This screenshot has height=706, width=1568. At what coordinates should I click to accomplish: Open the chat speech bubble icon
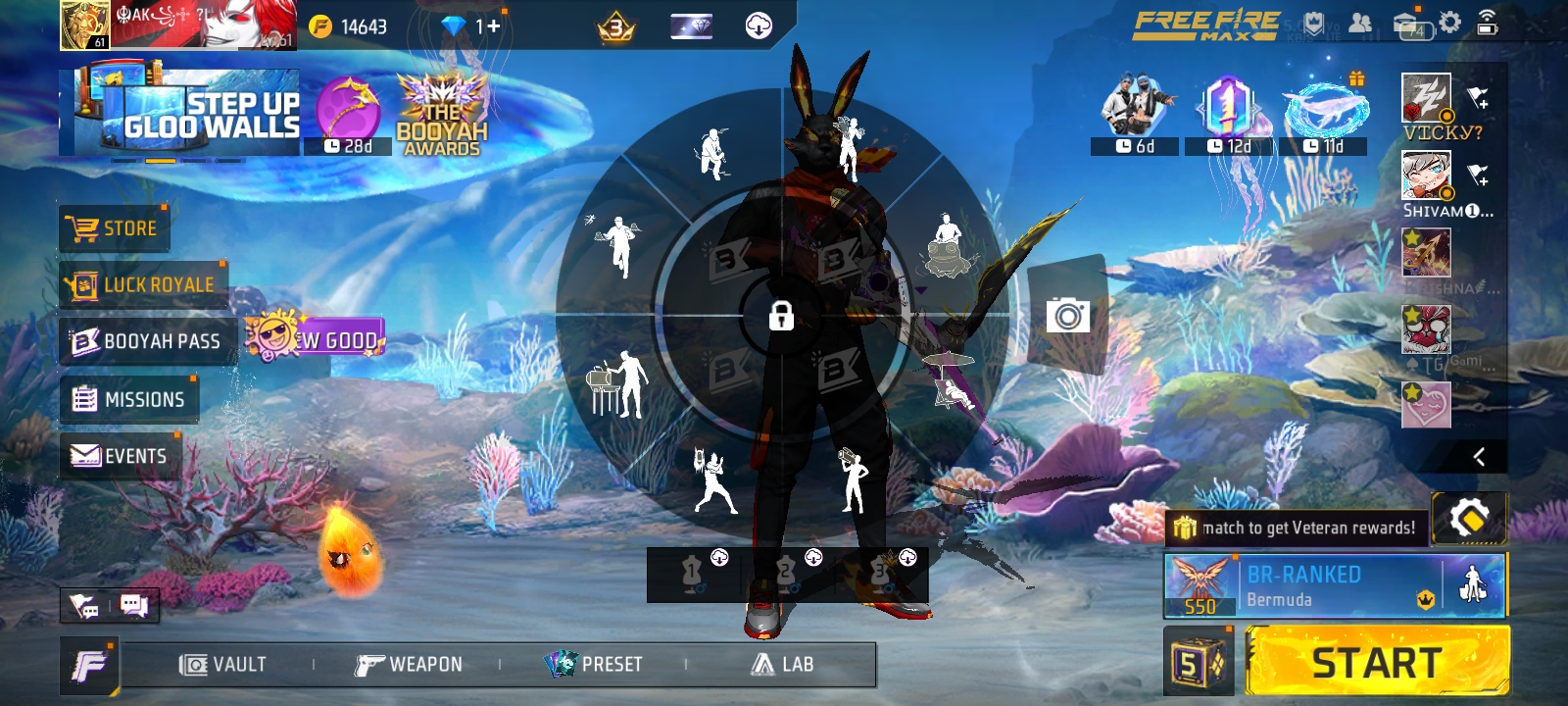pyautogui.click(x=133, y=606)
